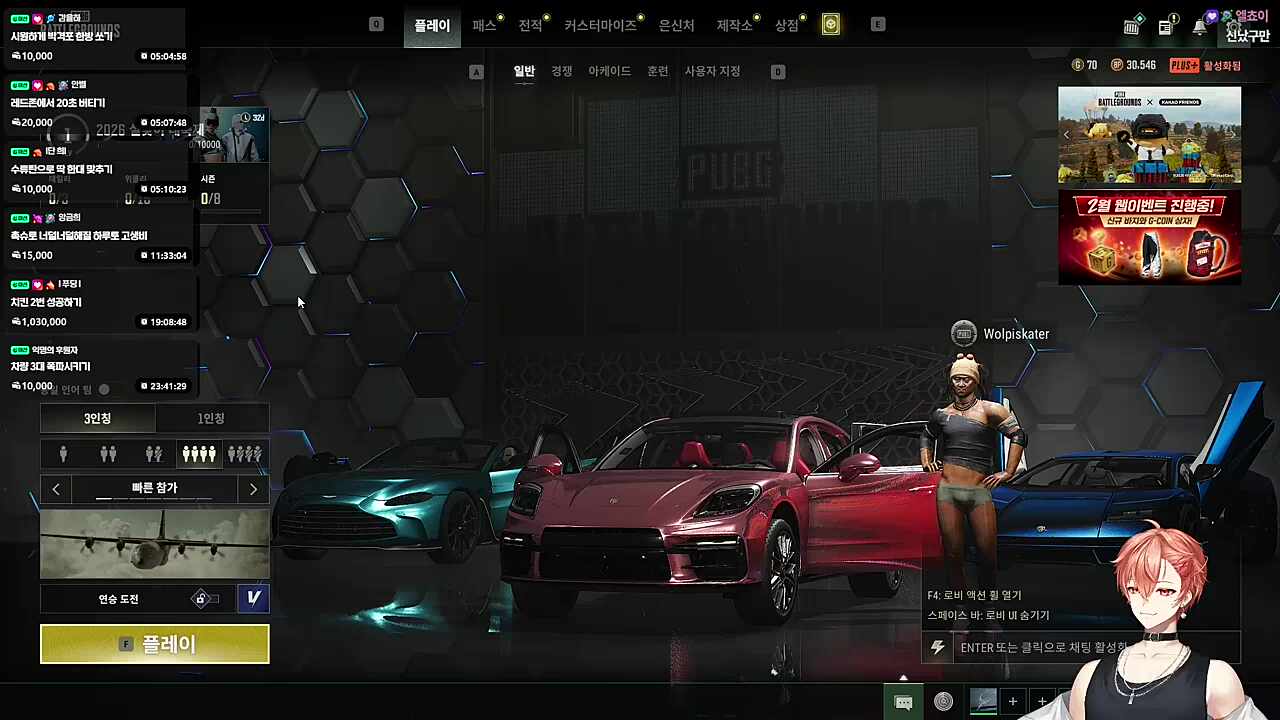Select the two-person duo team size
Screen dimensions: 1280x720
108,454
